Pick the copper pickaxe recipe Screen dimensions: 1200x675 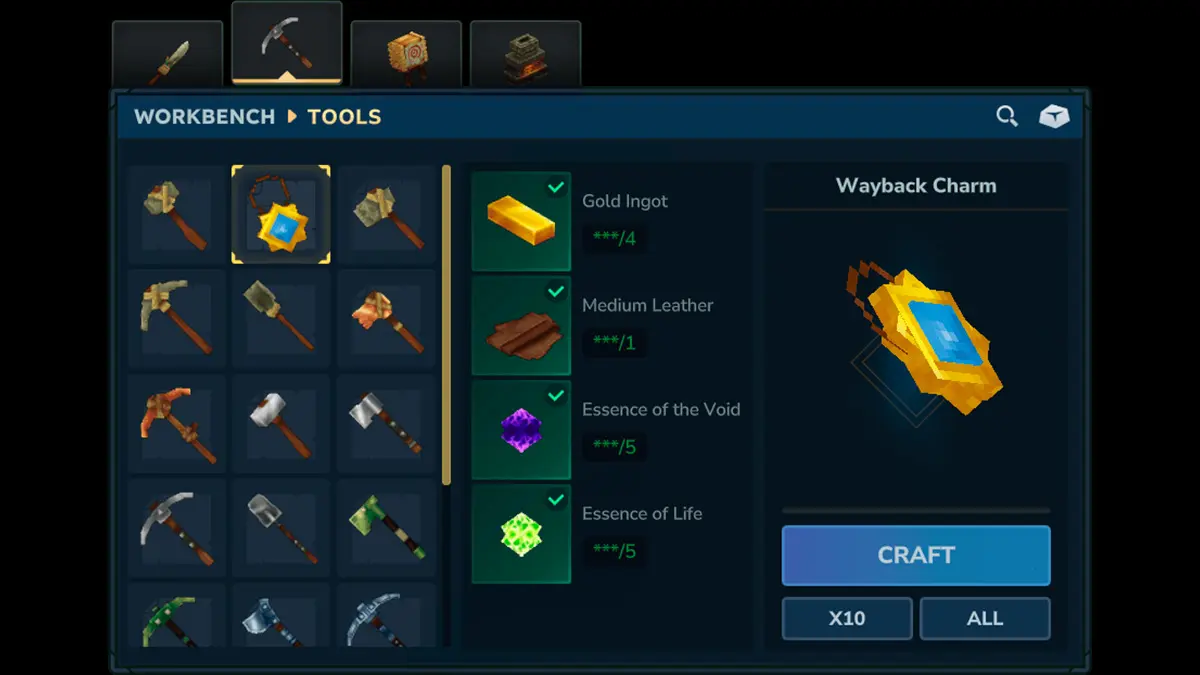[176, 422]
